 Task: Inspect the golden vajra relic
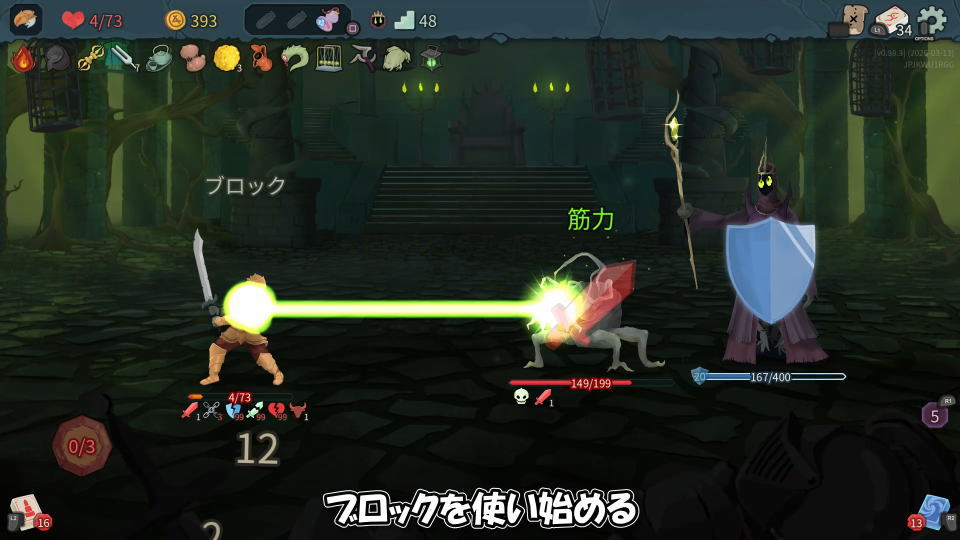click(90, 59)
